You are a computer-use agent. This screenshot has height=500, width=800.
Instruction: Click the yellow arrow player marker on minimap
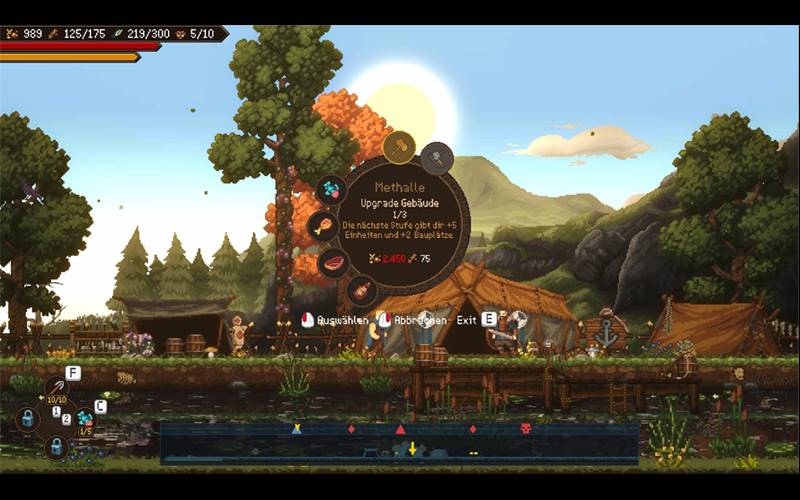[411, 448]
